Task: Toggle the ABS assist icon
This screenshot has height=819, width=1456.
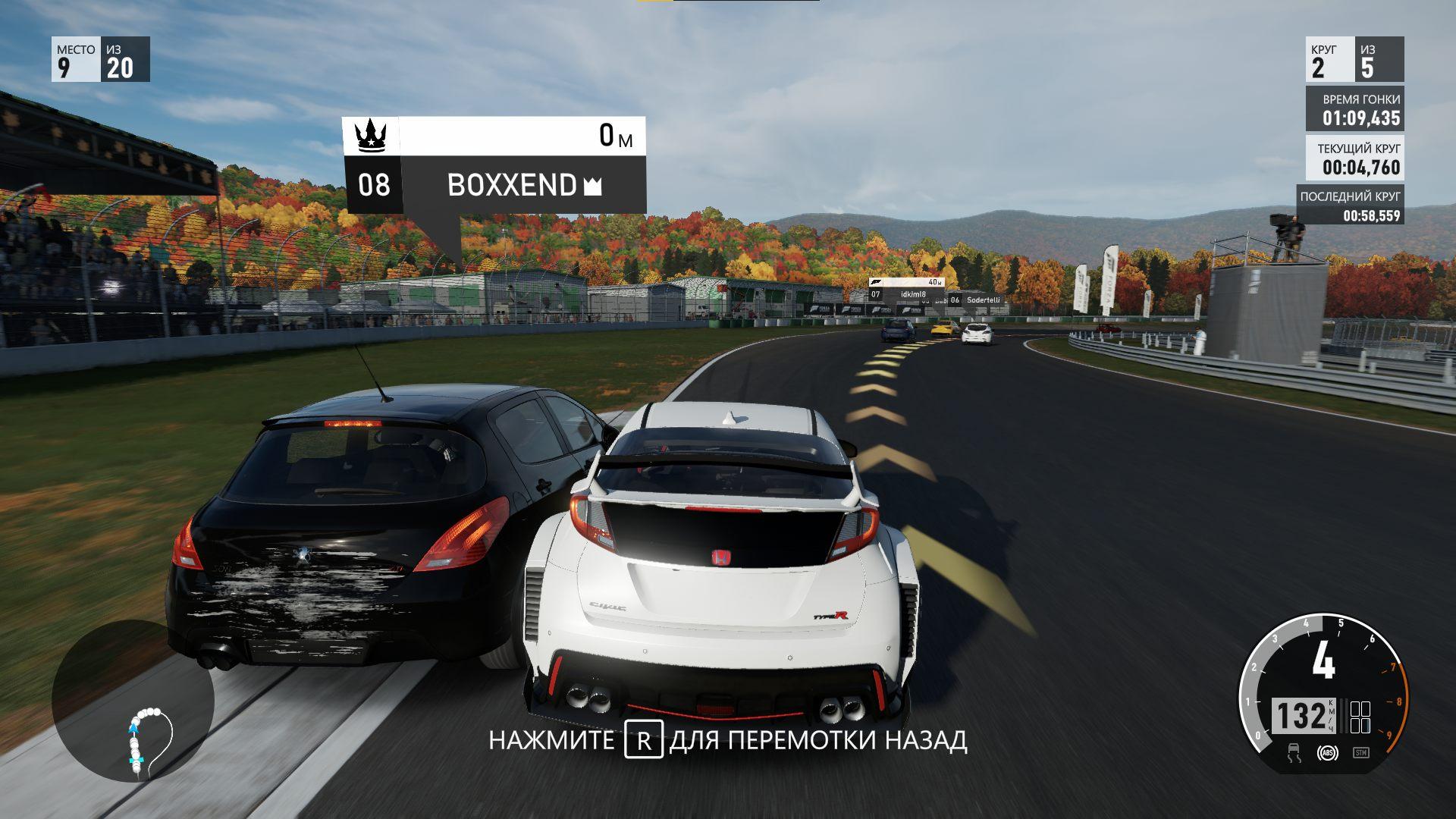Action: point(1327,753)
